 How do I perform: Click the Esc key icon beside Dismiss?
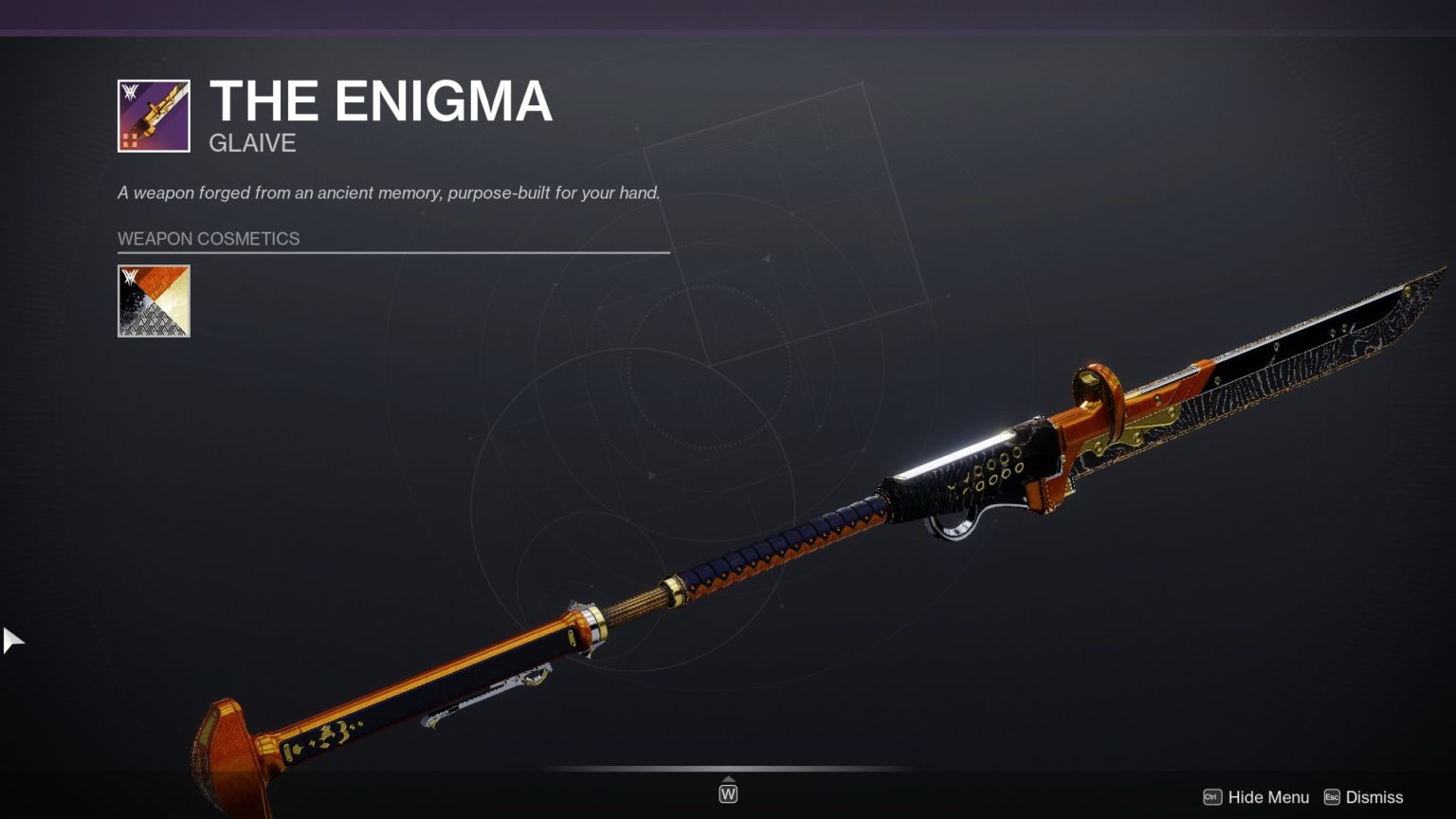1334,797
